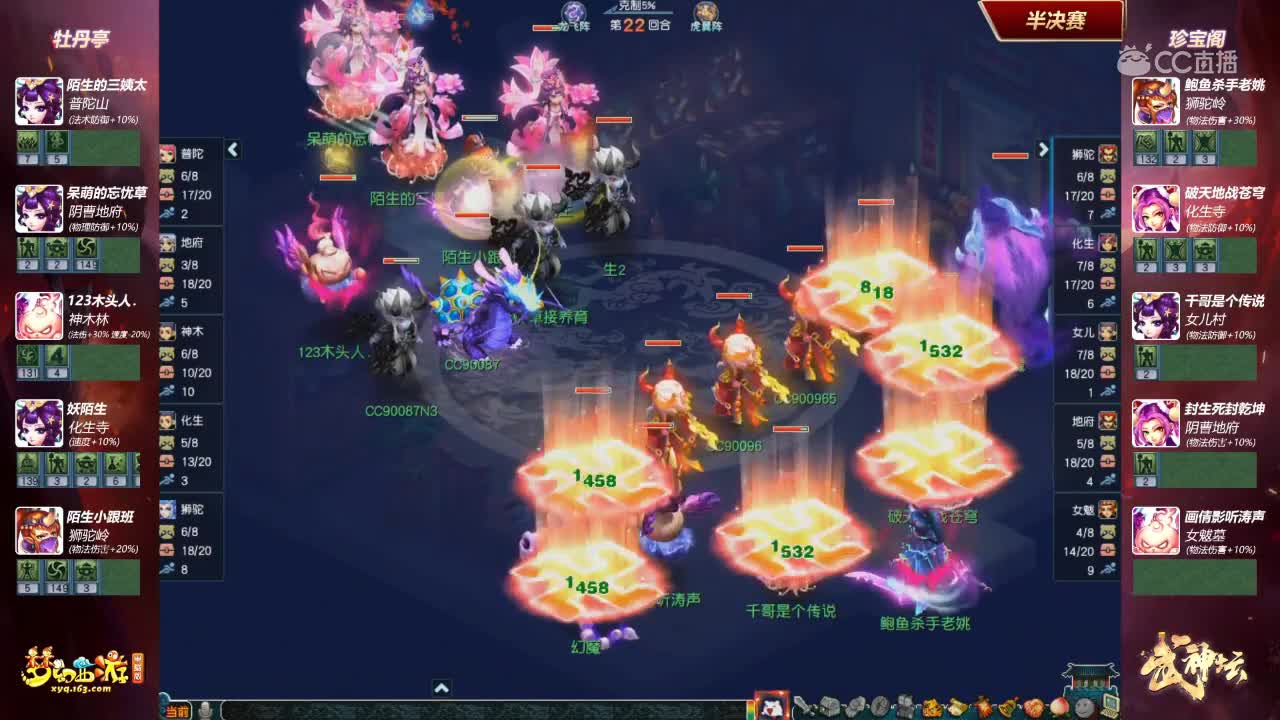The width and height of the screenshot is (1280, 720).
Task: Select the sword icon in the bottom item bar
Action: coord(804,706)
